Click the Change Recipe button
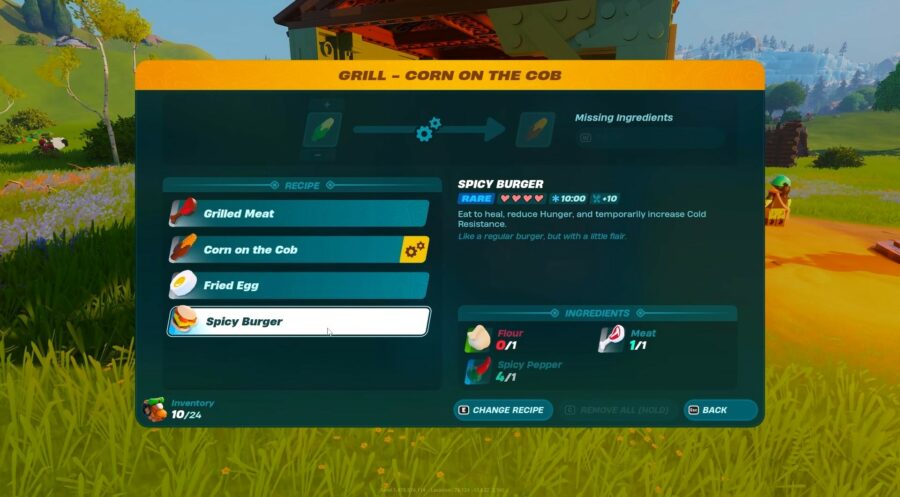This screenshot has height=497, width=900. coord(503,410)
